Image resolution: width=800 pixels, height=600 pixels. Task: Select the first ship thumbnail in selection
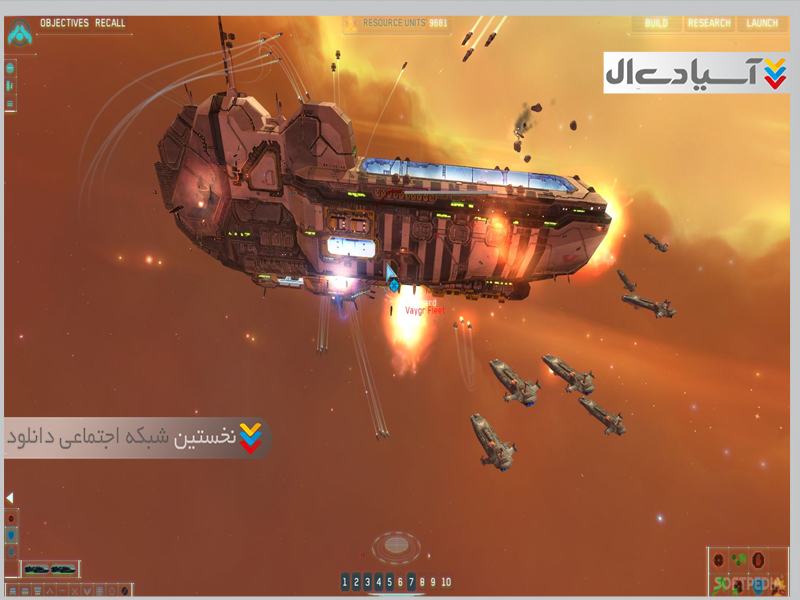click(x=38, y=569)
